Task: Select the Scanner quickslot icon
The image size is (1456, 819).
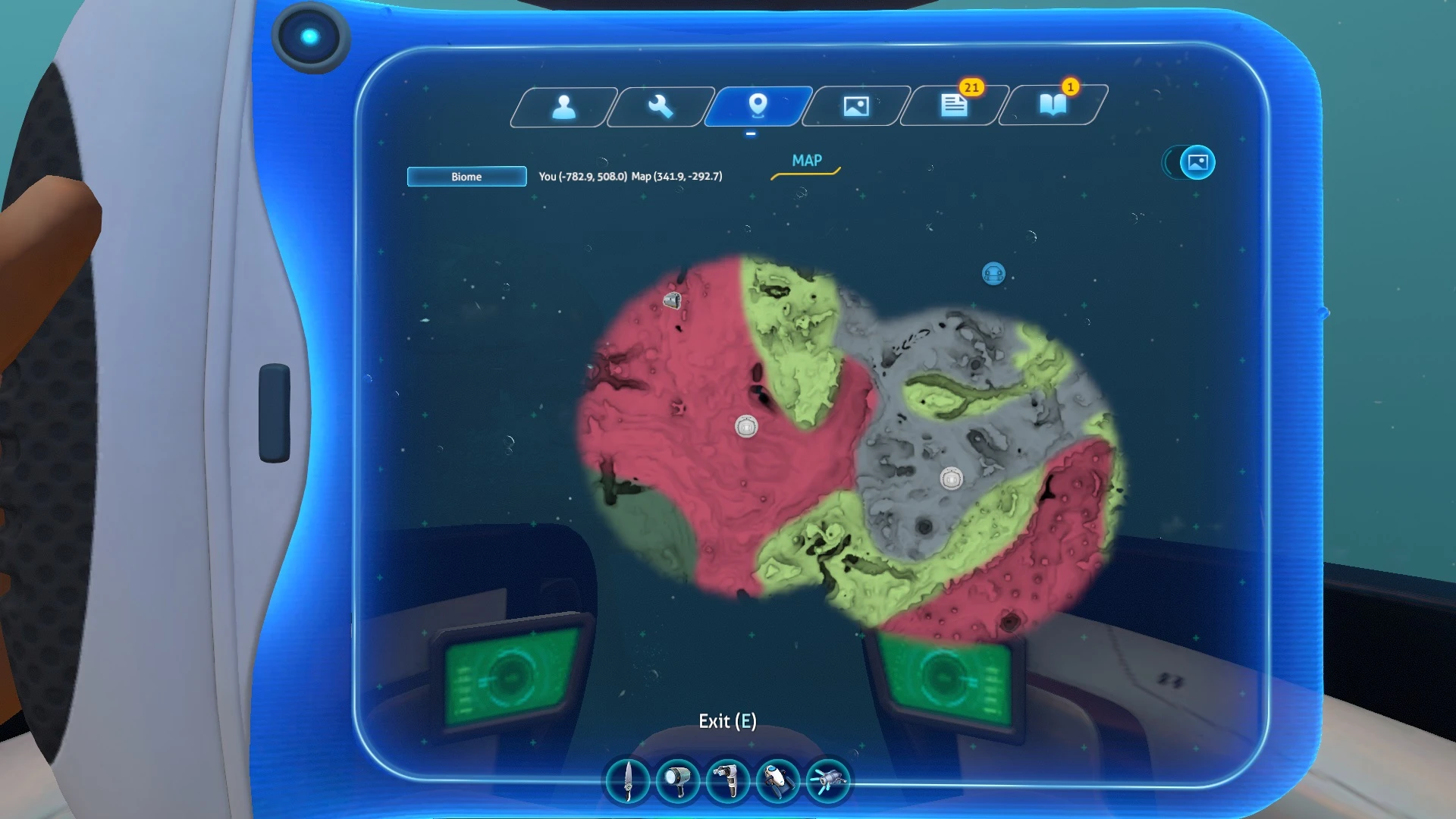Action: 726,781
